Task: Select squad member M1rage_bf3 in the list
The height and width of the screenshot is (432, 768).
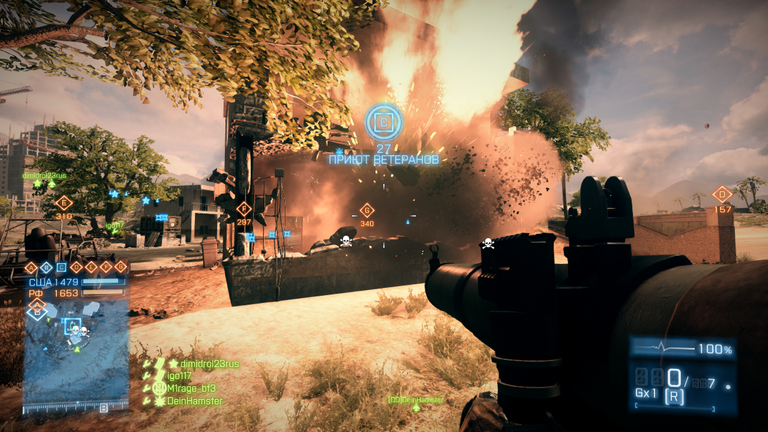Action: pos(190,387)
